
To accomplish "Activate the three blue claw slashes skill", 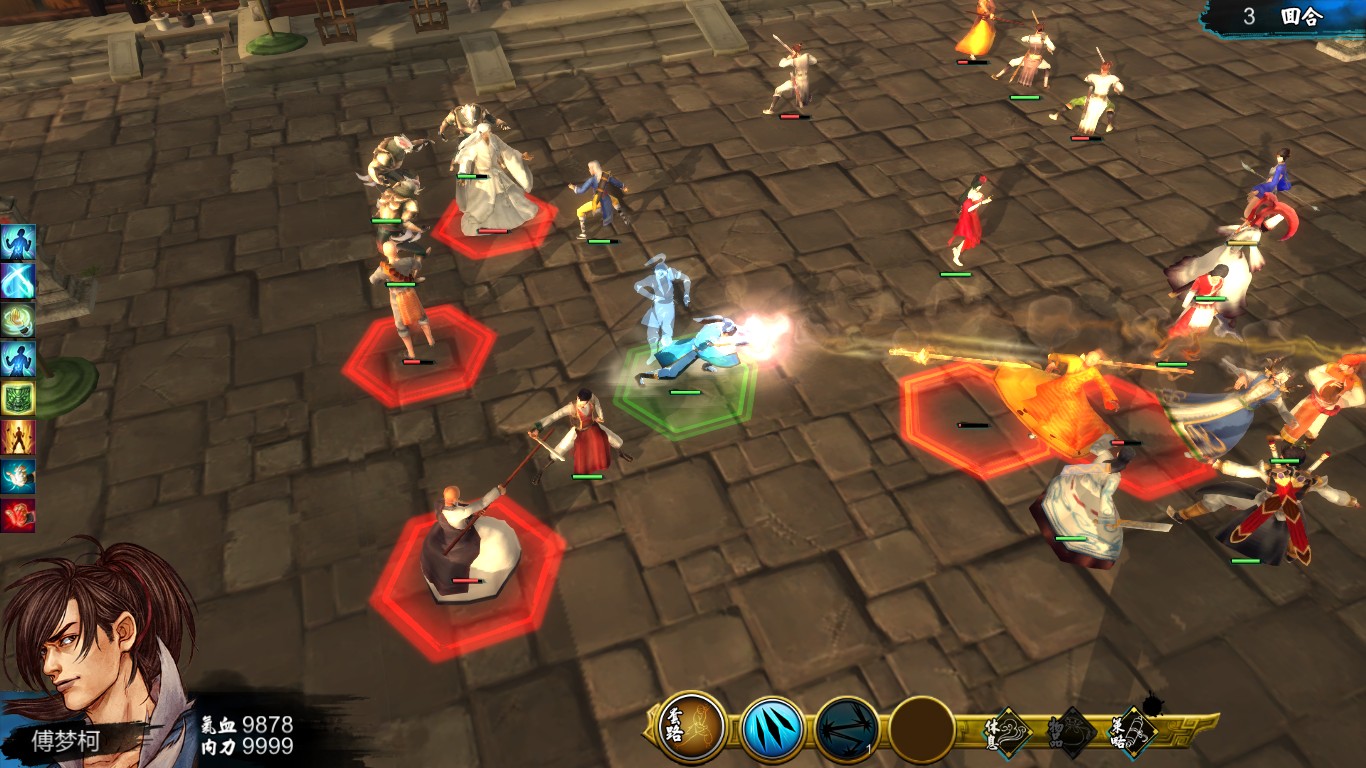I will click(772, 729).
